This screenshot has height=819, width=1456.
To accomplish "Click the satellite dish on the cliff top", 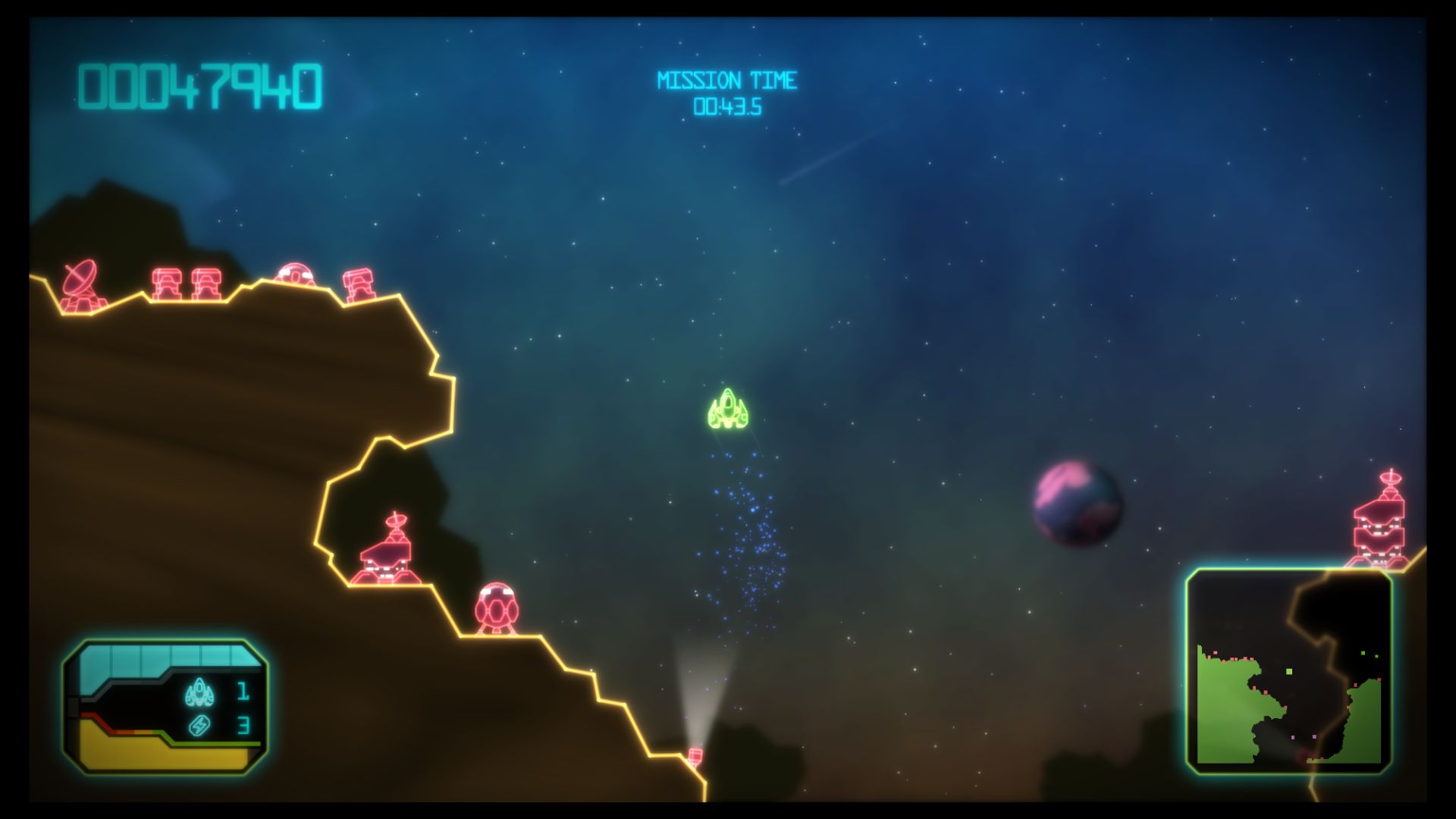I will tap(80, 279).
